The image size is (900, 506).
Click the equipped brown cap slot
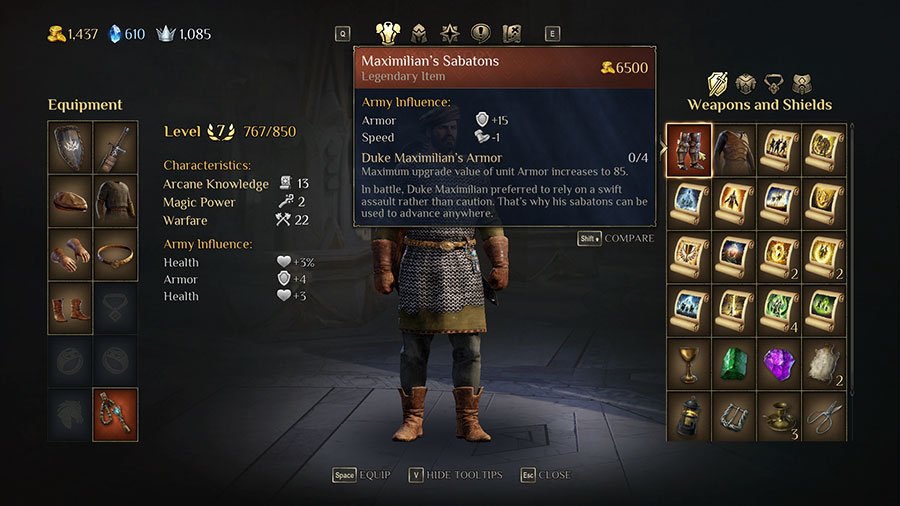tap(70, 200)
